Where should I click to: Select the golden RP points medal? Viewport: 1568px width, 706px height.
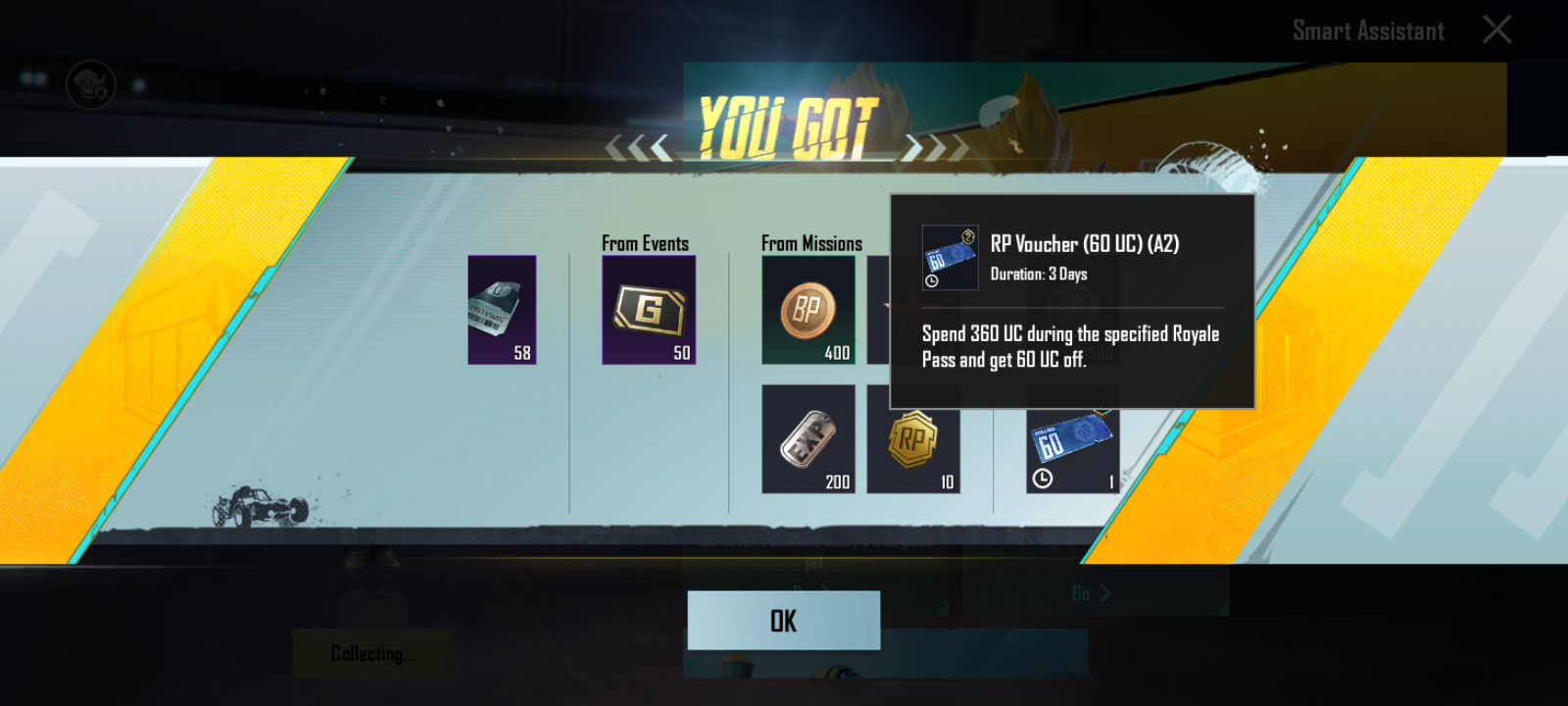tap(914, 437)
